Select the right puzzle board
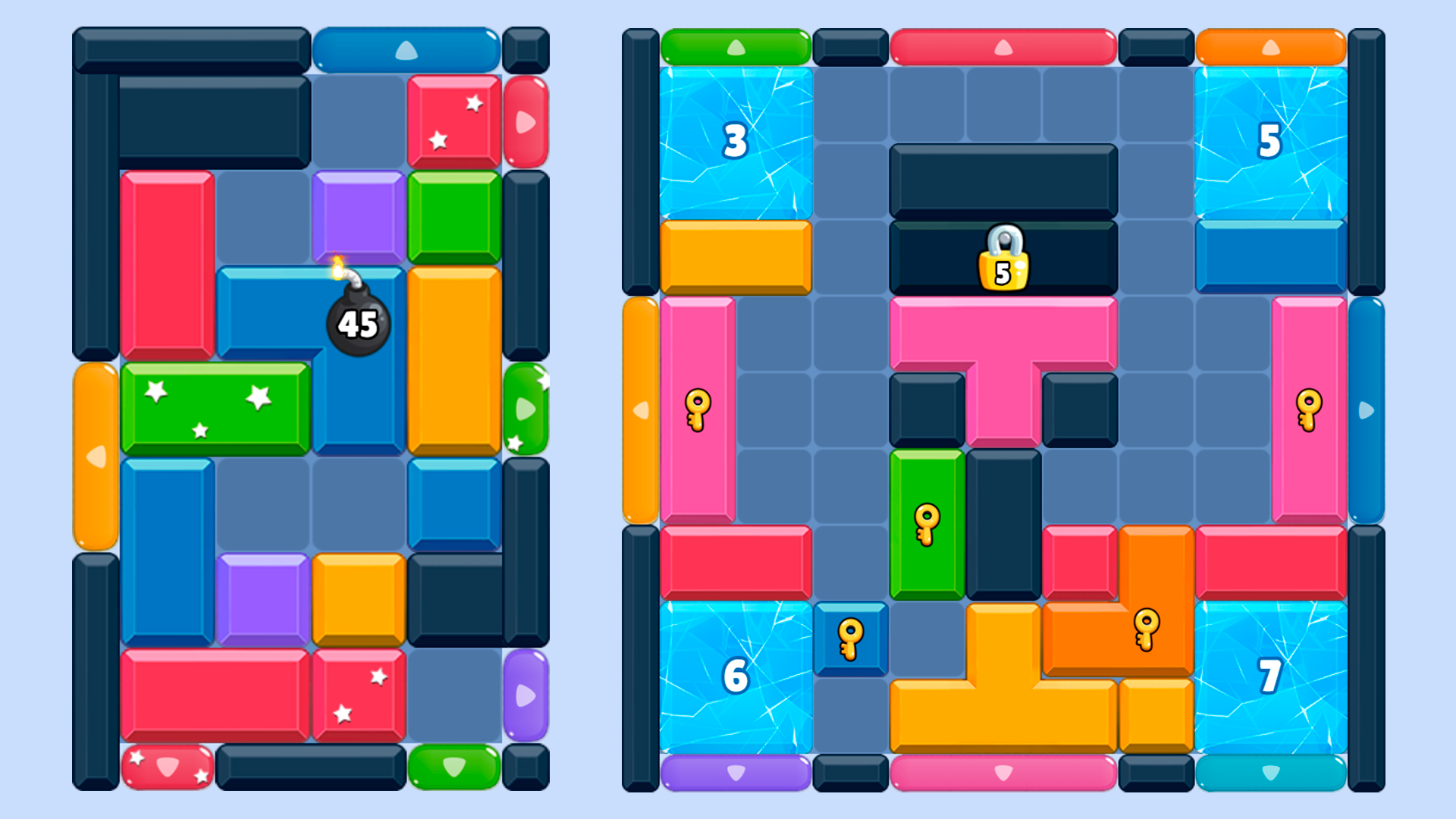1456x819 pixels. pyautogui.click(x=1001, y=409)
